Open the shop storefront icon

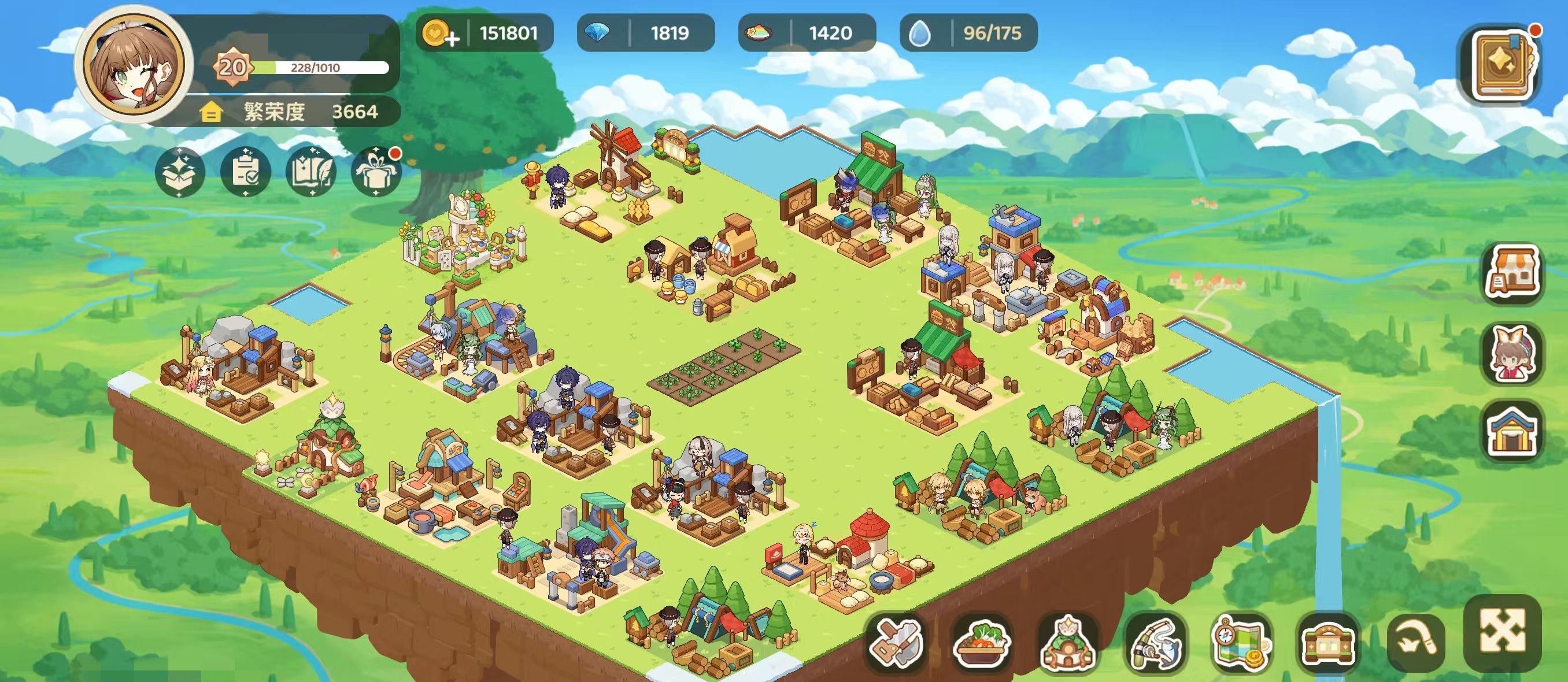tap(1513, 273)
